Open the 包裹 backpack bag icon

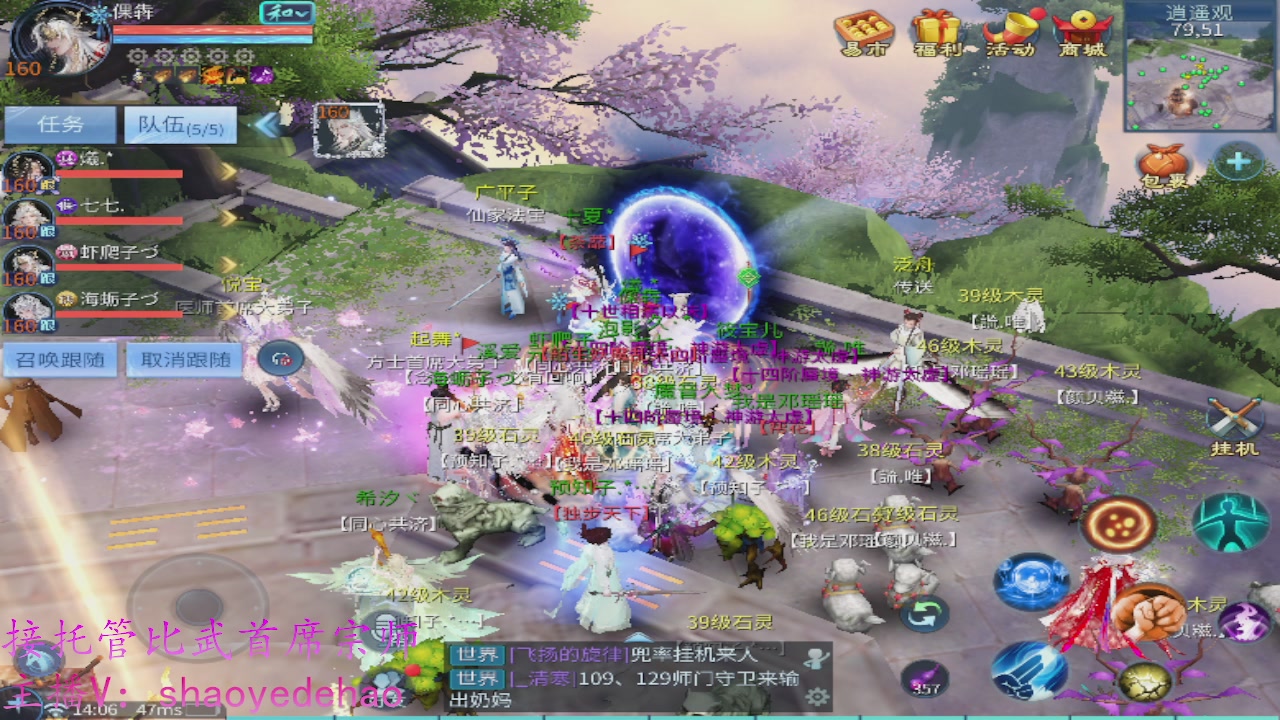click(x=1163, y=163)
